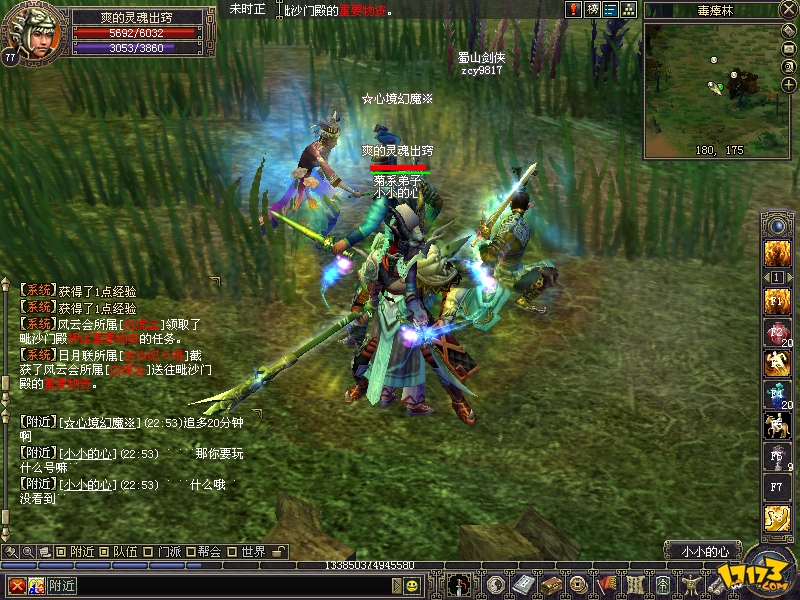Toggle the 帮会 chat channel checkbox

pyautogui.click(x=189, y=551)
